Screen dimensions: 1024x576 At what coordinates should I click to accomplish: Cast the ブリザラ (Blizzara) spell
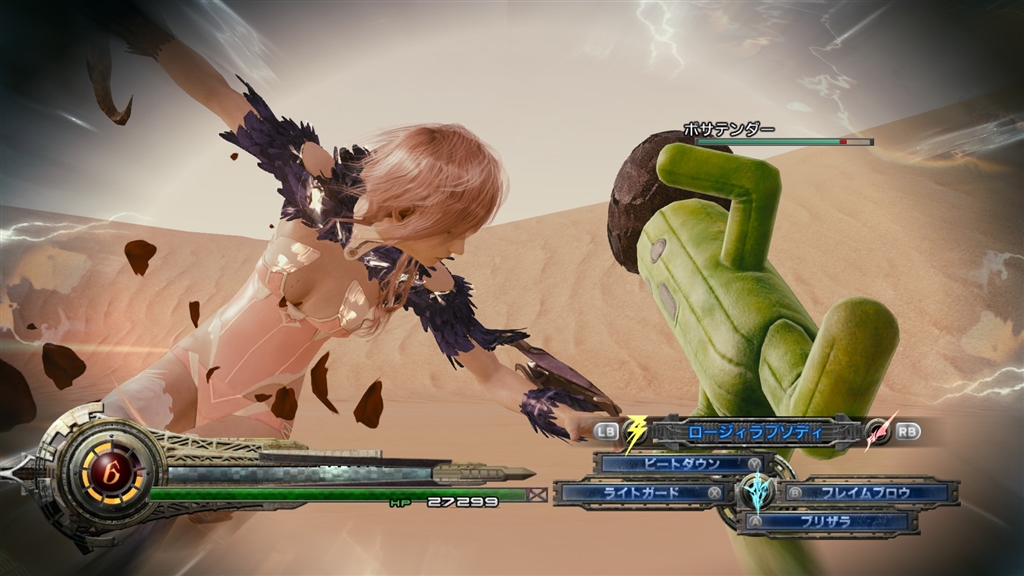point(828,521)
